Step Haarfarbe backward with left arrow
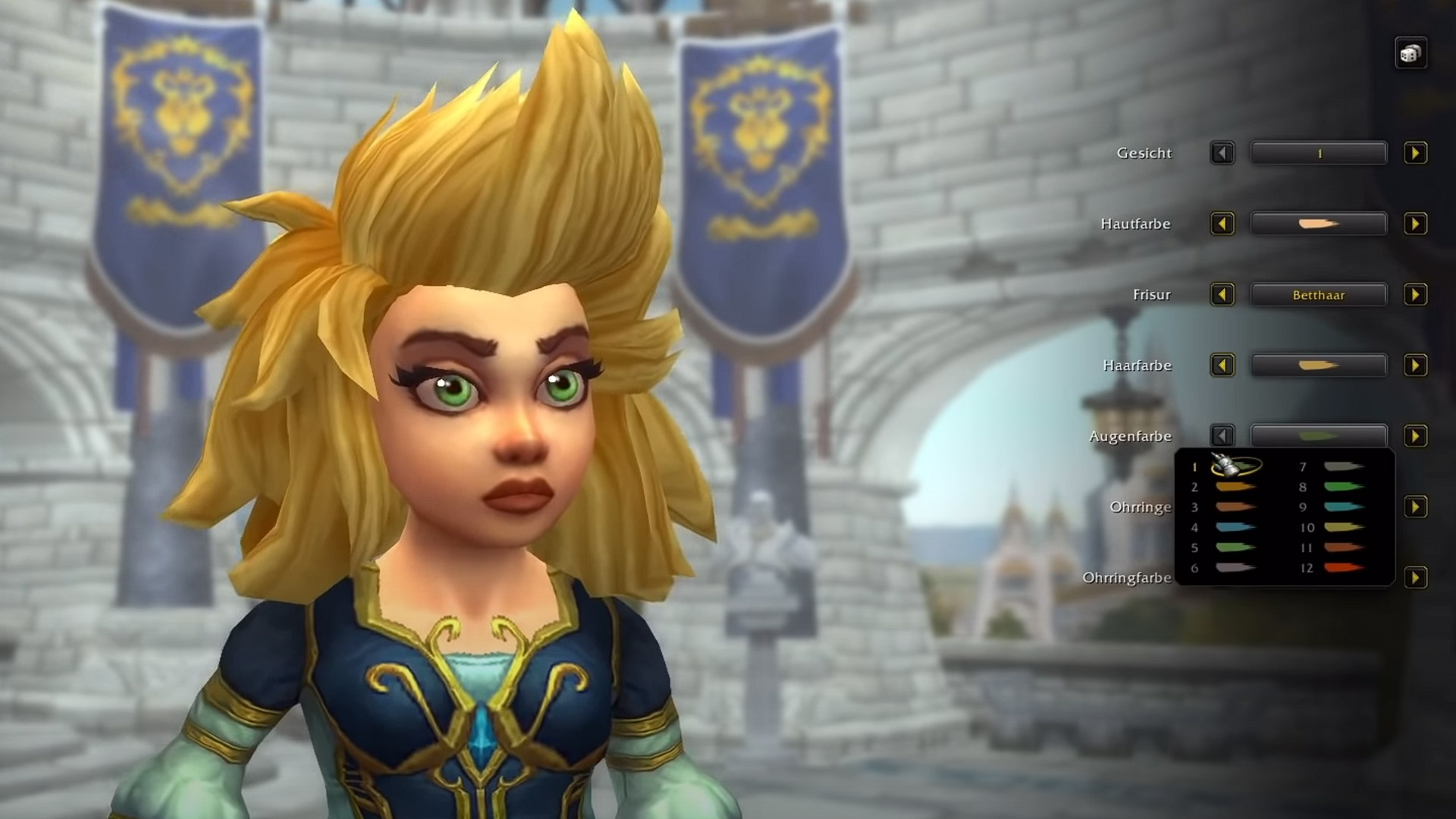Image resolution: width=1456 pixels, height=819 pixels. coord(1223,365)
